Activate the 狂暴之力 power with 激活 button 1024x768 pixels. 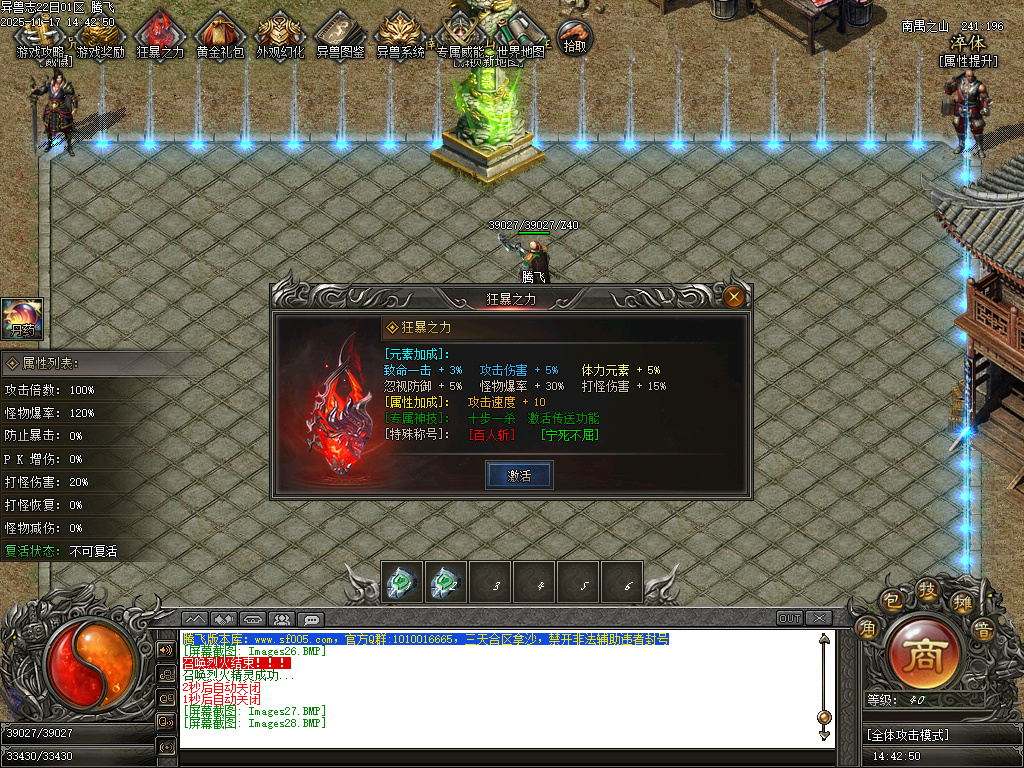519,475
